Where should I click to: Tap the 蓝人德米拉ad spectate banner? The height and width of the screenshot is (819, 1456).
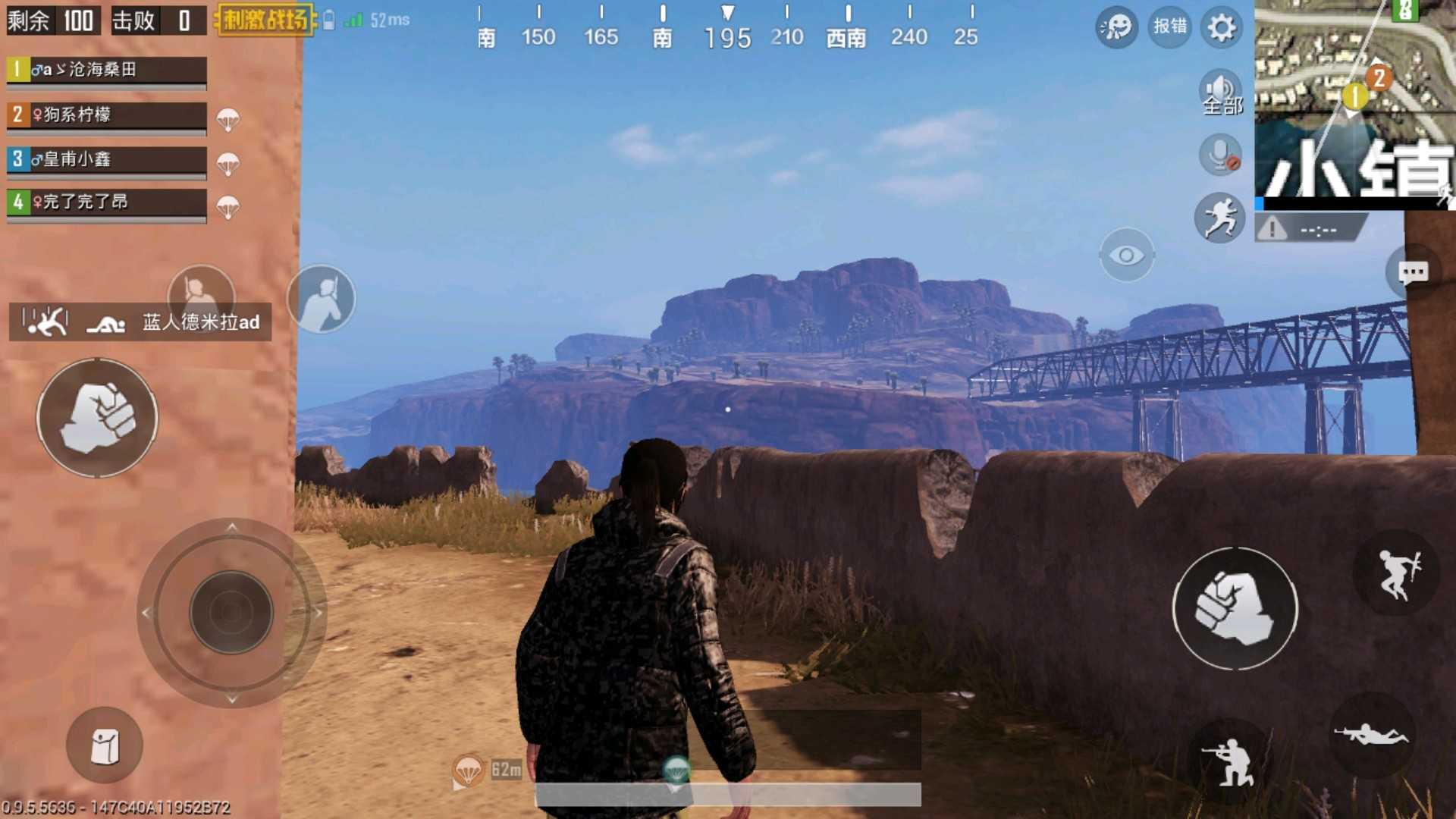(x=140, y=322)
